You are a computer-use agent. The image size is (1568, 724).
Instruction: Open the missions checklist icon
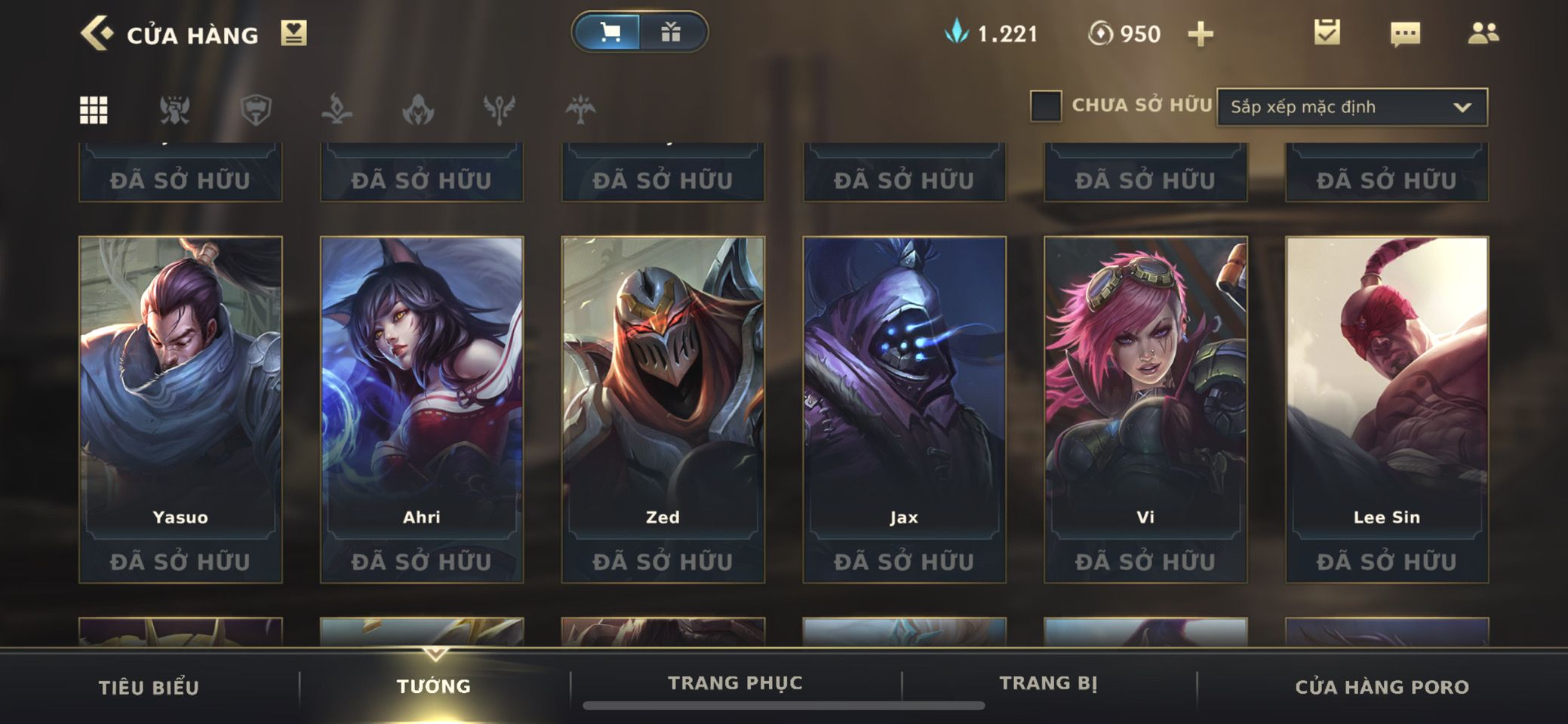[x=1327, y=32]
